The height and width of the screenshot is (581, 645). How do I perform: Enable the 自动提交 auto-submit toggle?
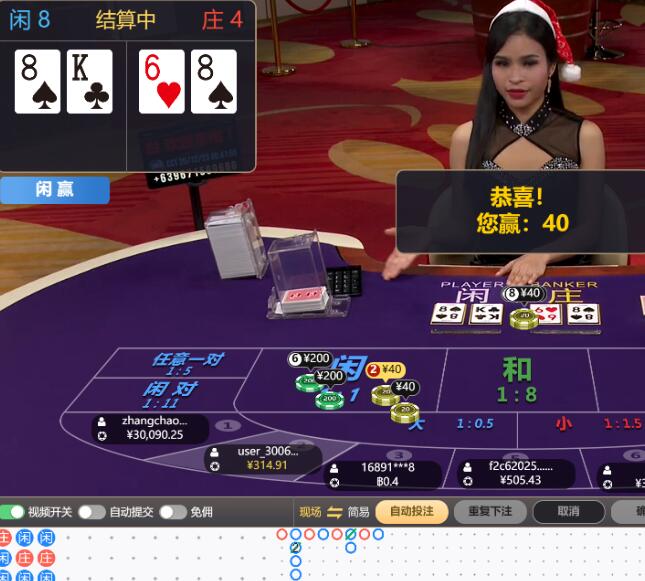click(x=91, y=512)
